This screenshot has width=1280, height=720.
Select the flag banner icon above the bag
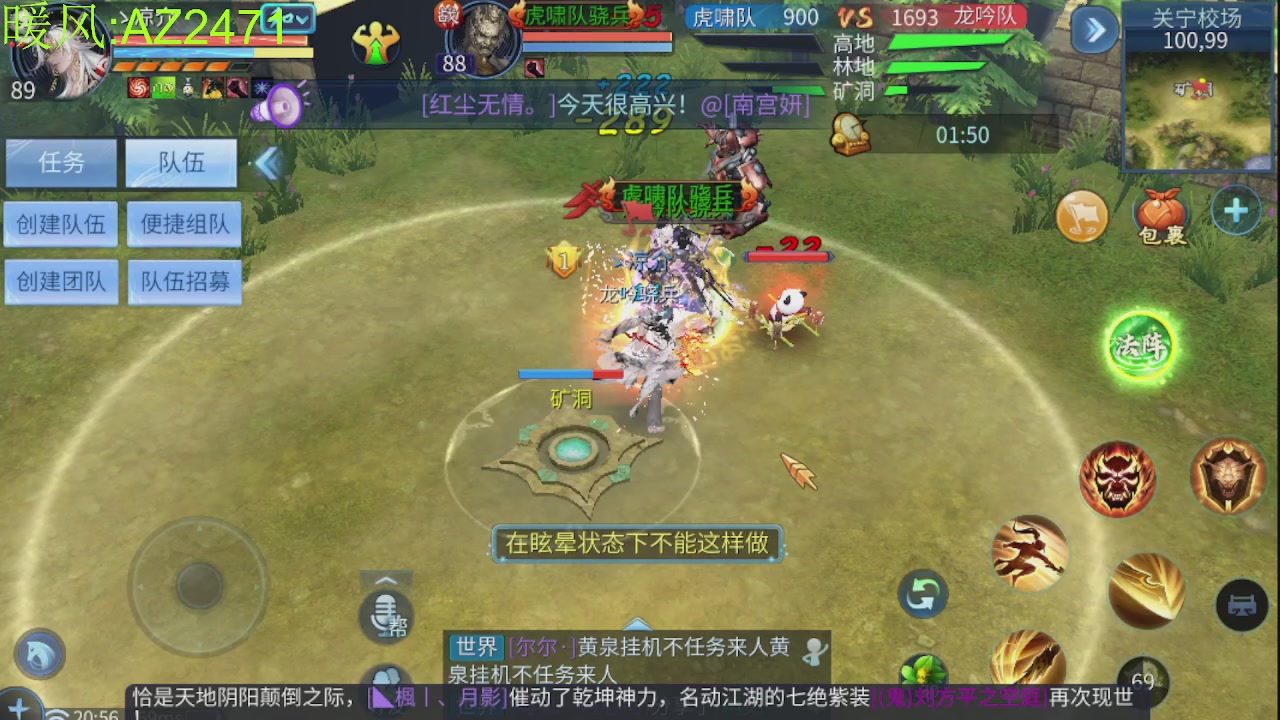pyautogui.click(x=1083, y=217)
